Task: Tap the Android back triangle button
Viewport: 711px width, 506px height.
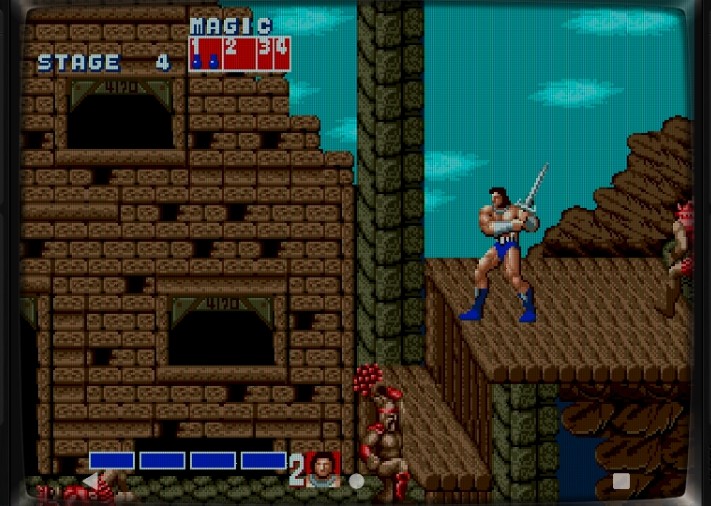Action: tap(90, 481)
